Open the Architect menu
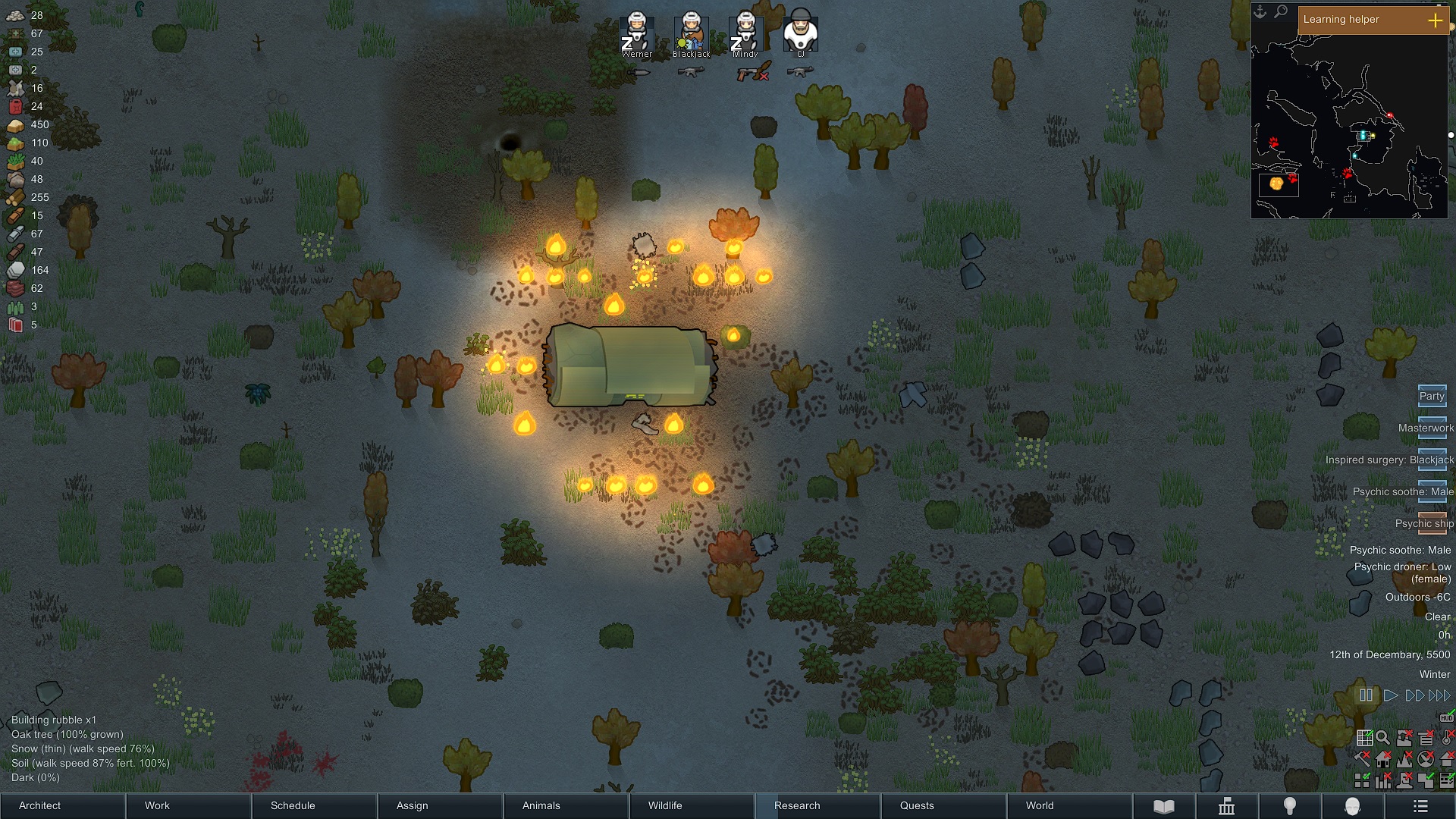This screenshot has height=819, width=1456. [x=62, y=805]
